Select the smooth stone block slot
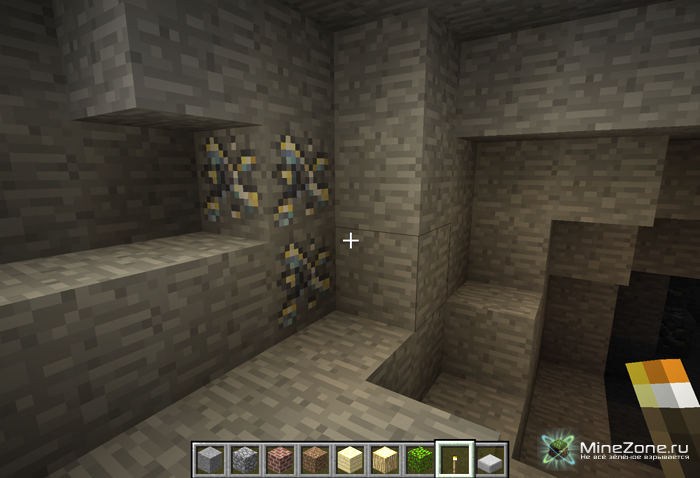Screen dimensions: 700x478 [x=209, y=460]
